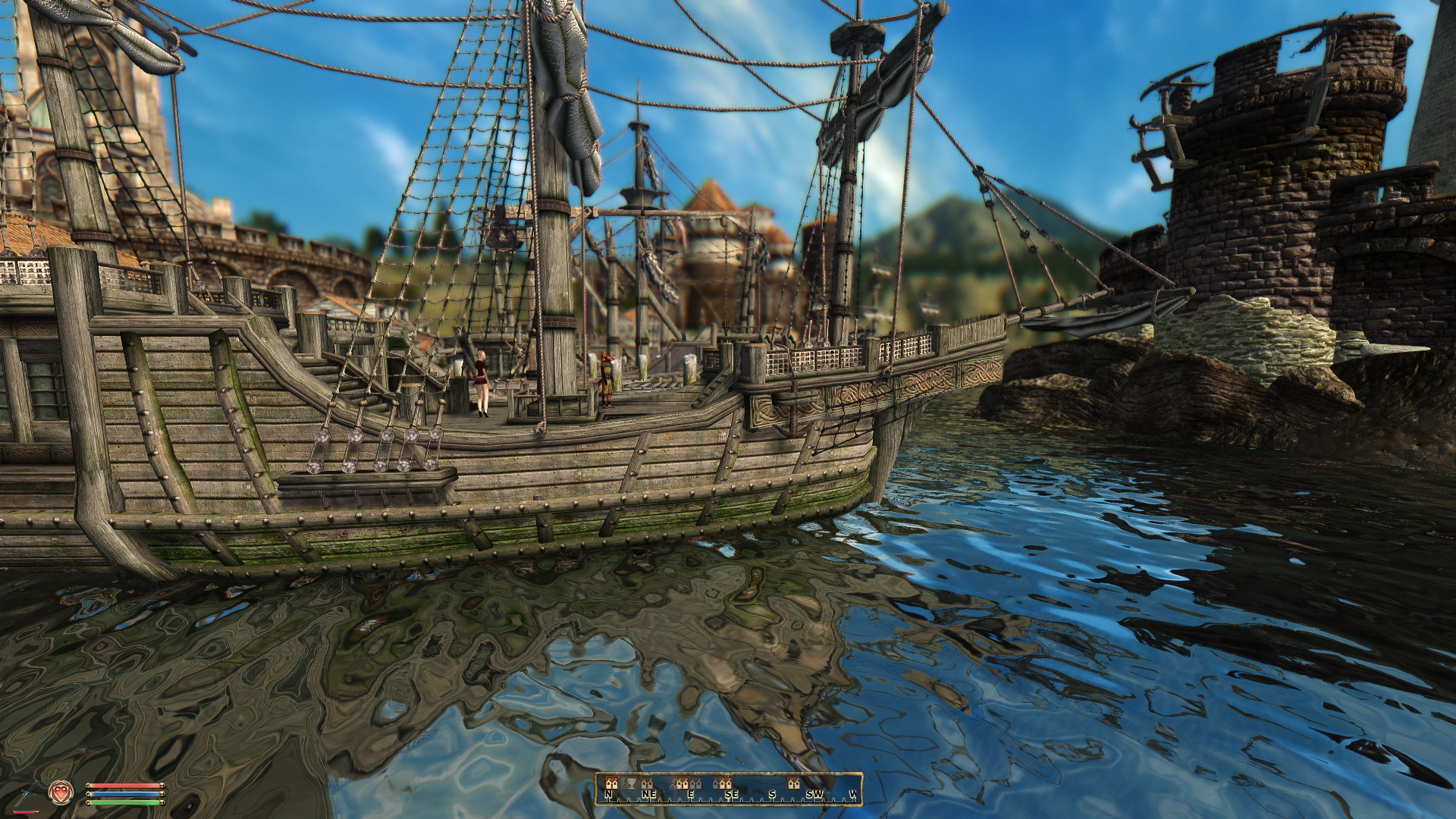The image size is (1456, 819).
Task: Pick the faded chalice marker on the compass
Action: point(629,783)
